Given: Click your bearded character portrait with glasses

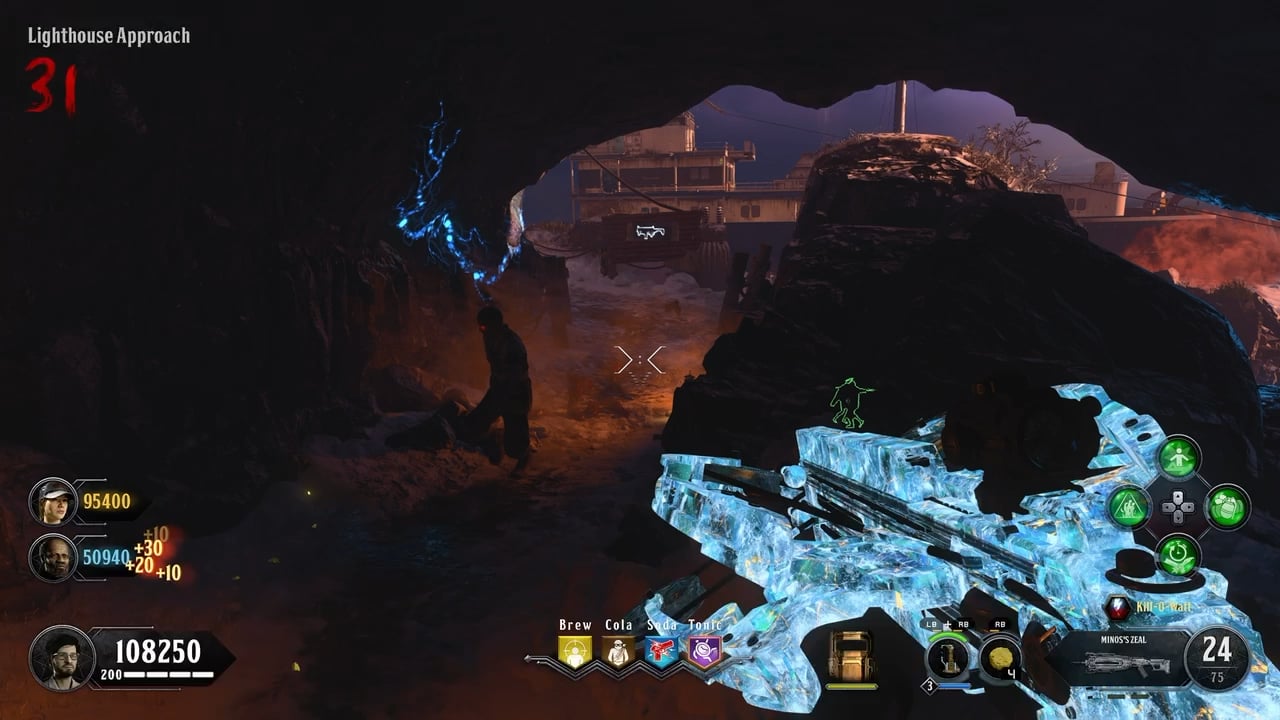Looking at the screenshot, I should [61, 657].
